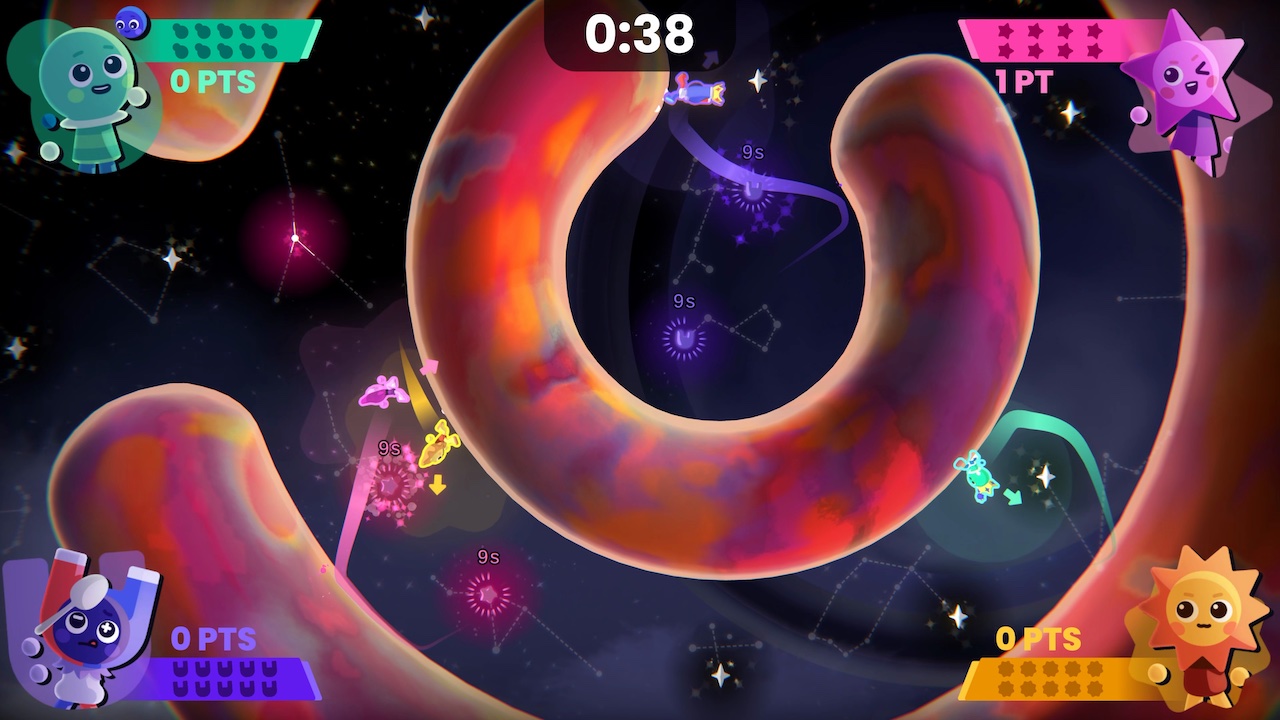Screen dimensions: 1280x720
Task: Click the yellow arrow under the yellow ship
Action: tap(437, 486)
